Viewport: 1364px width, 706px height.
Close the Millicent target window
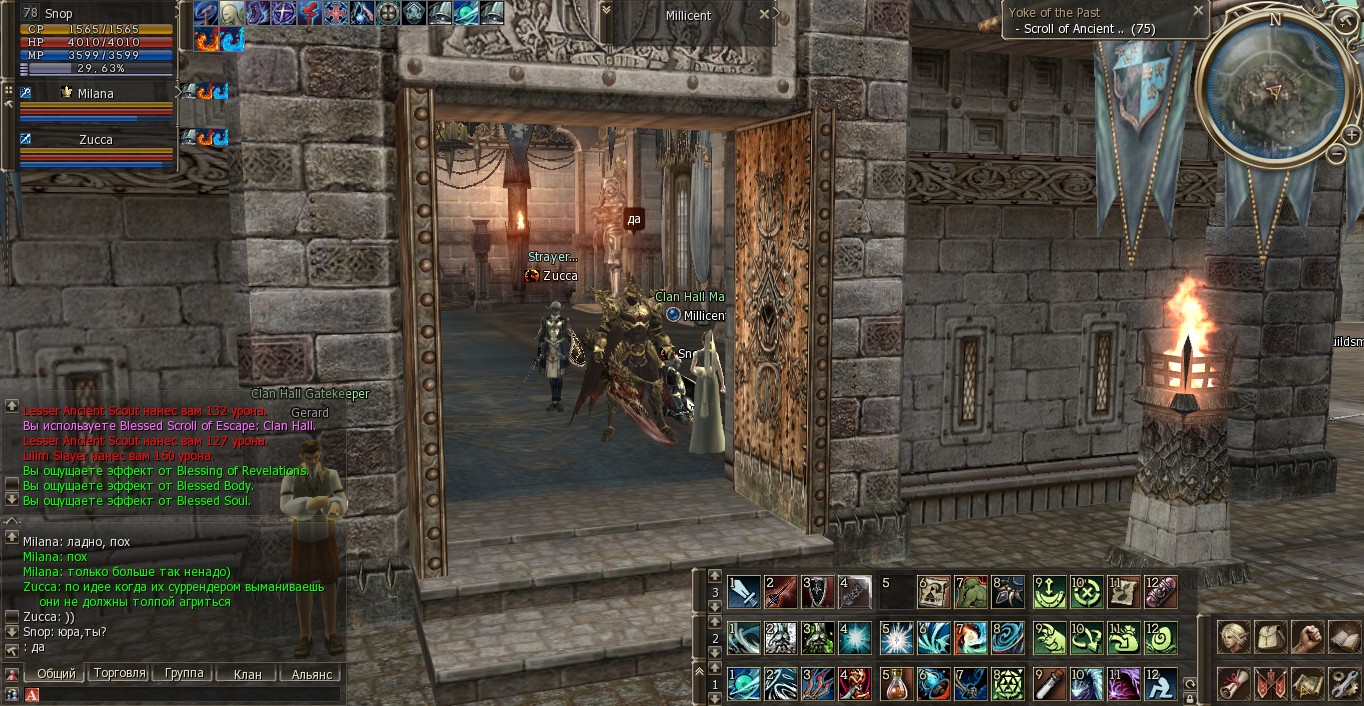click(765, 15)
